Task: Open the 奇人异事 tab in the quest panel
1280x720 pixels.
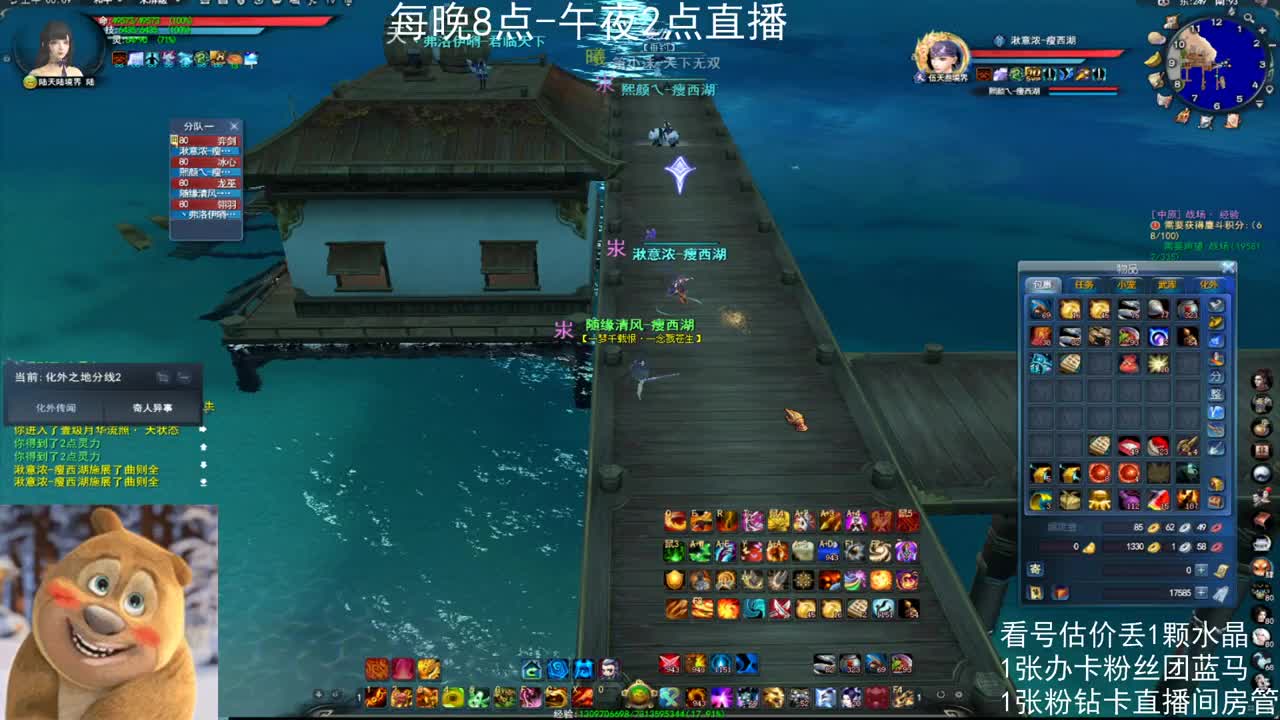Action: coord(153,407)
